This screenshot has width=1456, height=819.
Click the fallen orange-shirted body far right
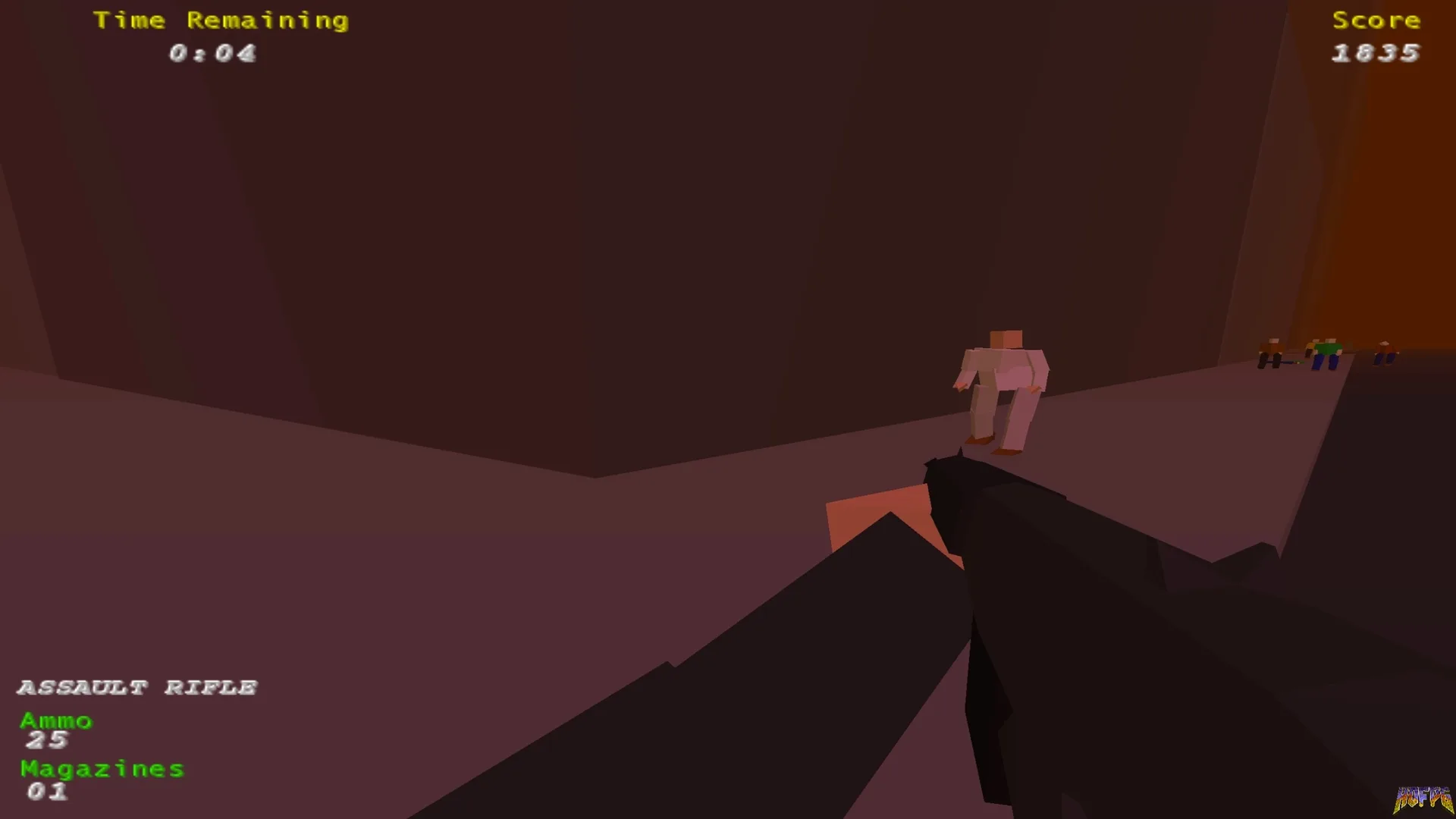click(1386, 352)
